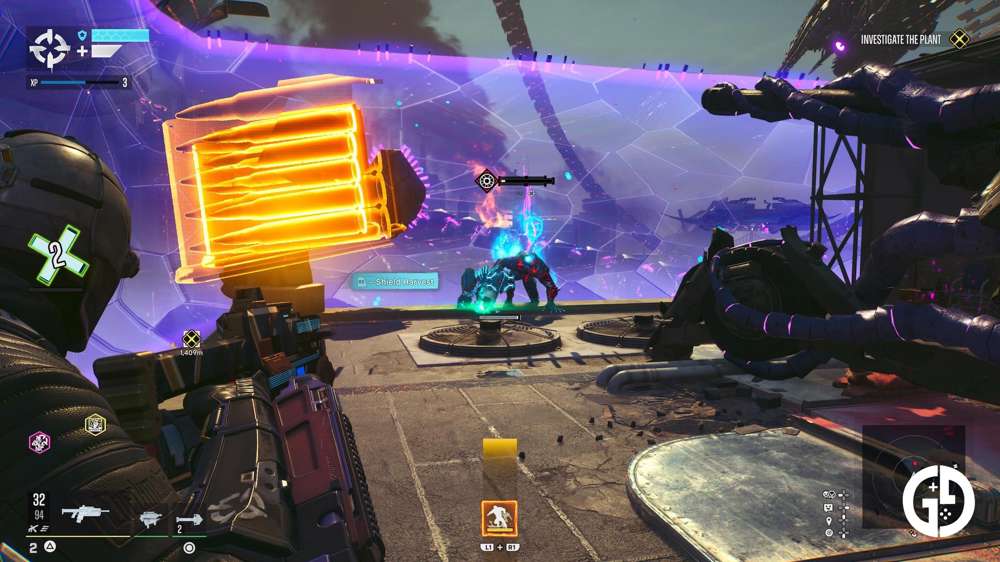The image size is (1000, 562).
Task: Click the yellow hexagon buff icon
Action: click(95, 423)
